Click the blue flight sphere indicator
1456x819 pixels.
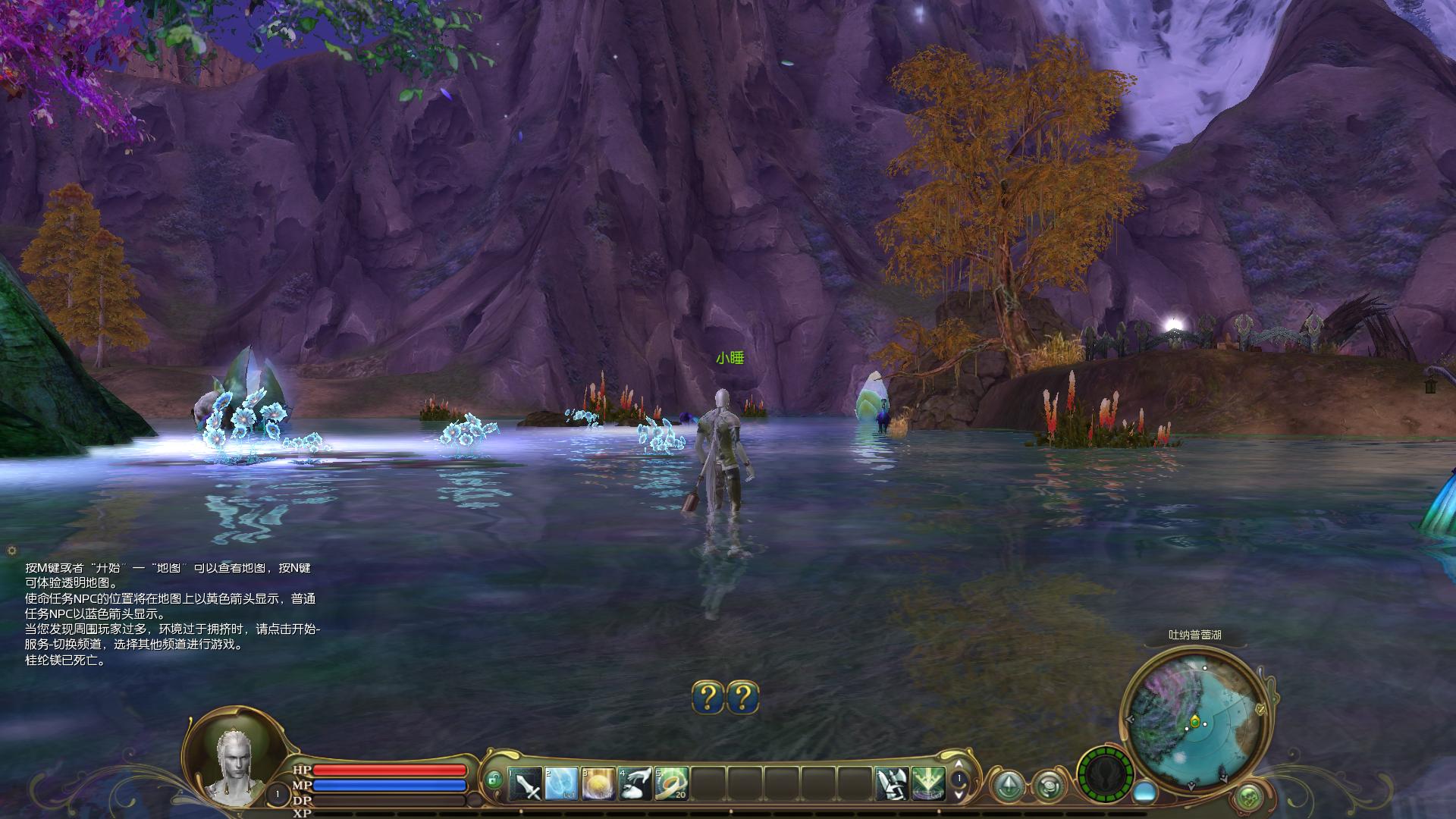pyautogui.click(x=1145, y=794)
